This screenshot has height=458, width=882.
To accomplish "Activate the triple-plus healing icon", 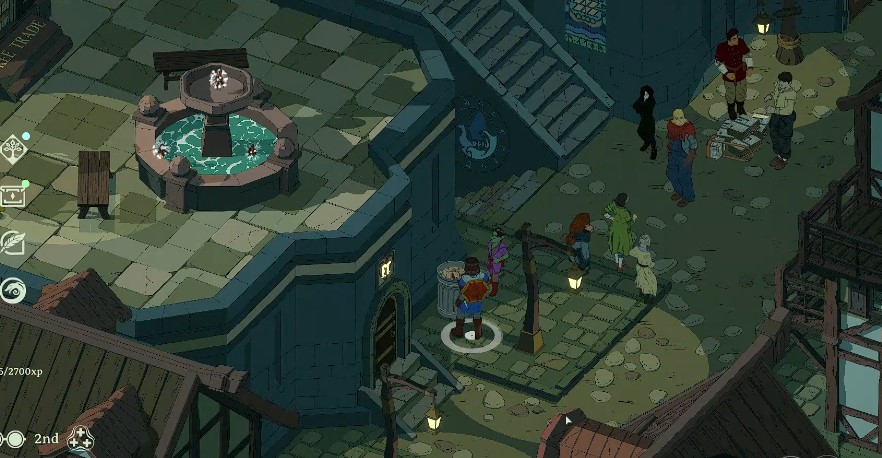I will tap(79, 438).
